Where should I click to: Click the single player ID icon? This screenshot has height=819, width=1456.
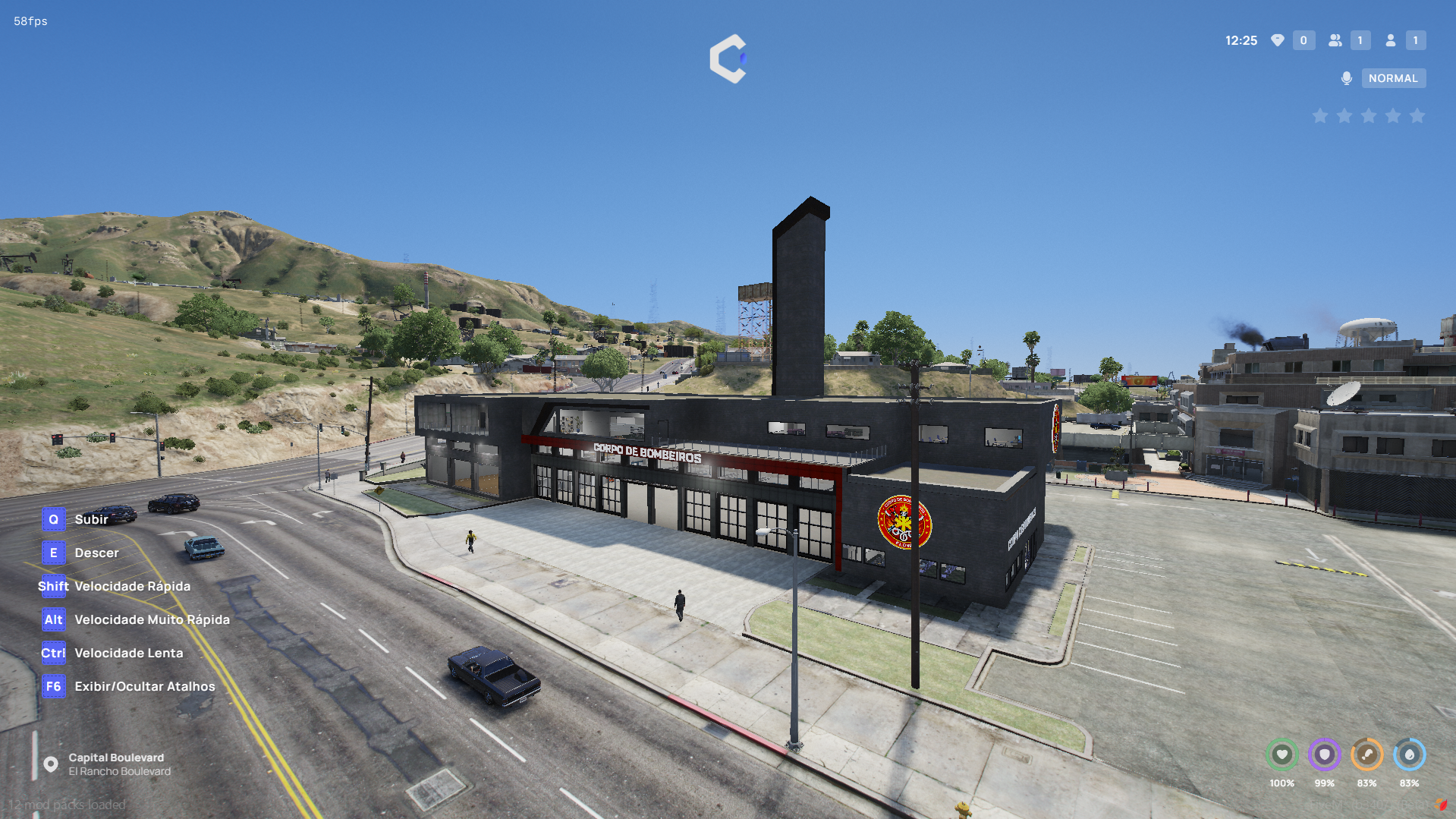1391,40
